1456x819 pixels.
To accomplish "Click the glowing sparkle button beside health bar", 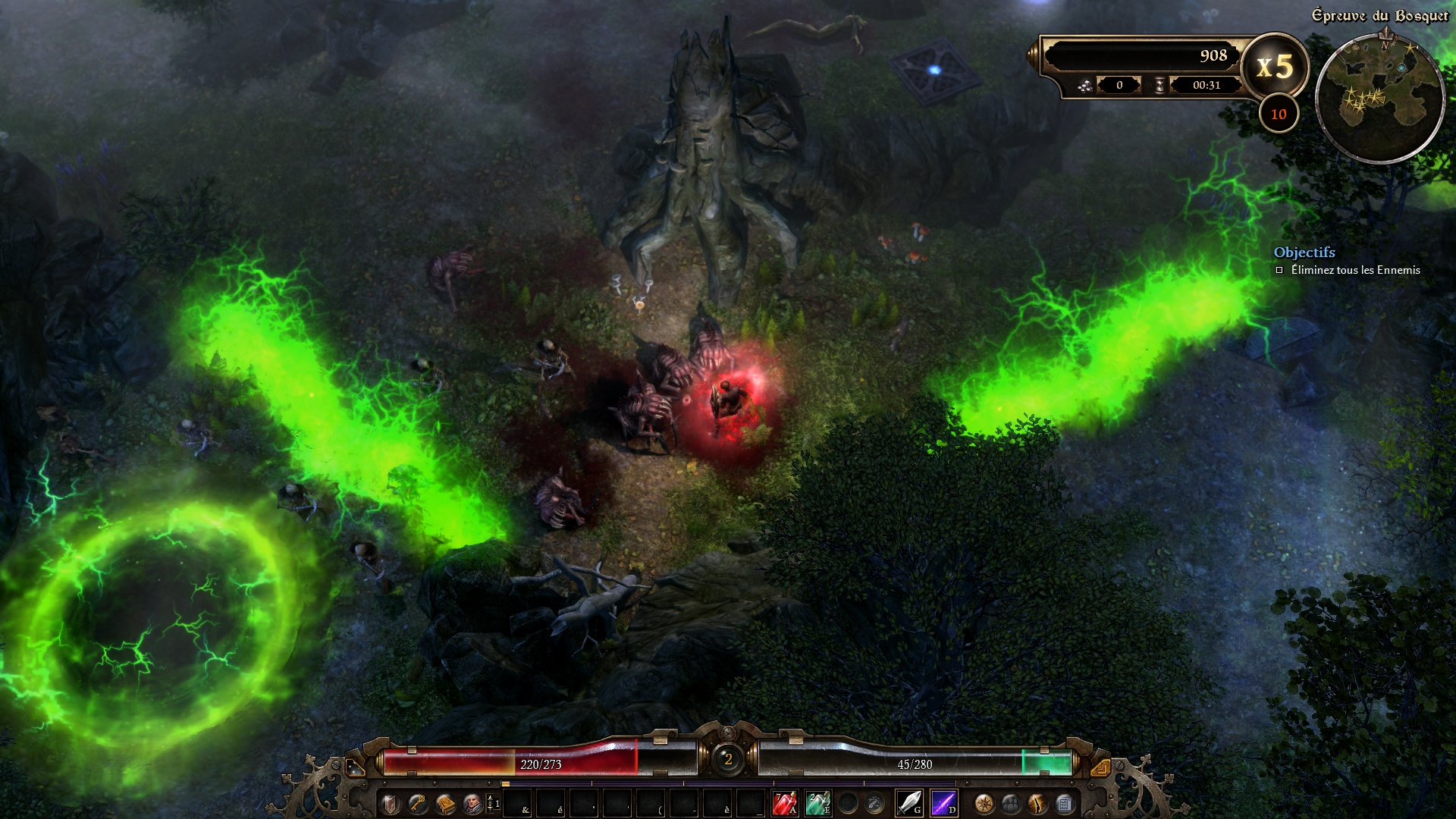I will click(x=356, y=767).
